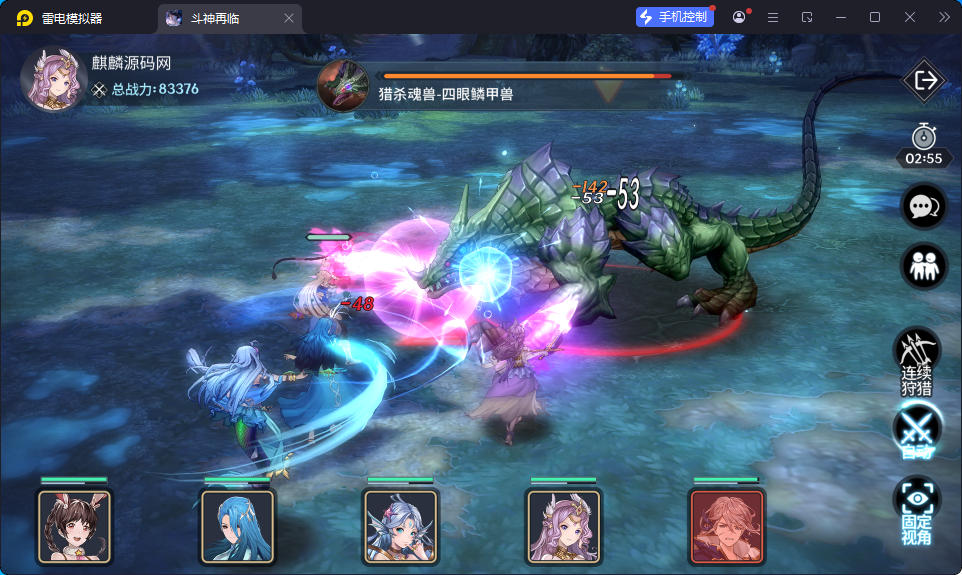Toggle auto battle crossed swords button

pyautogui.click(x=917, y=430)
